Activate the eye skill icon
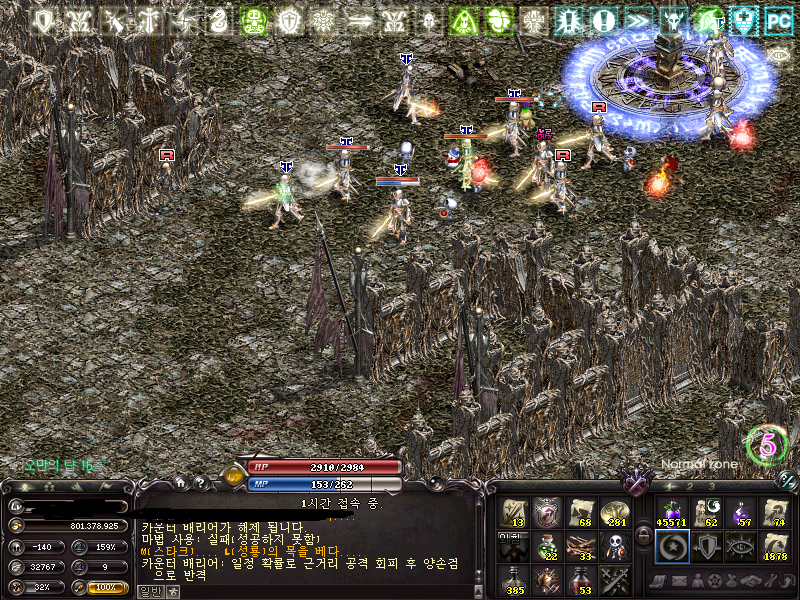This screenshot has width=800, height=600. 740,546
